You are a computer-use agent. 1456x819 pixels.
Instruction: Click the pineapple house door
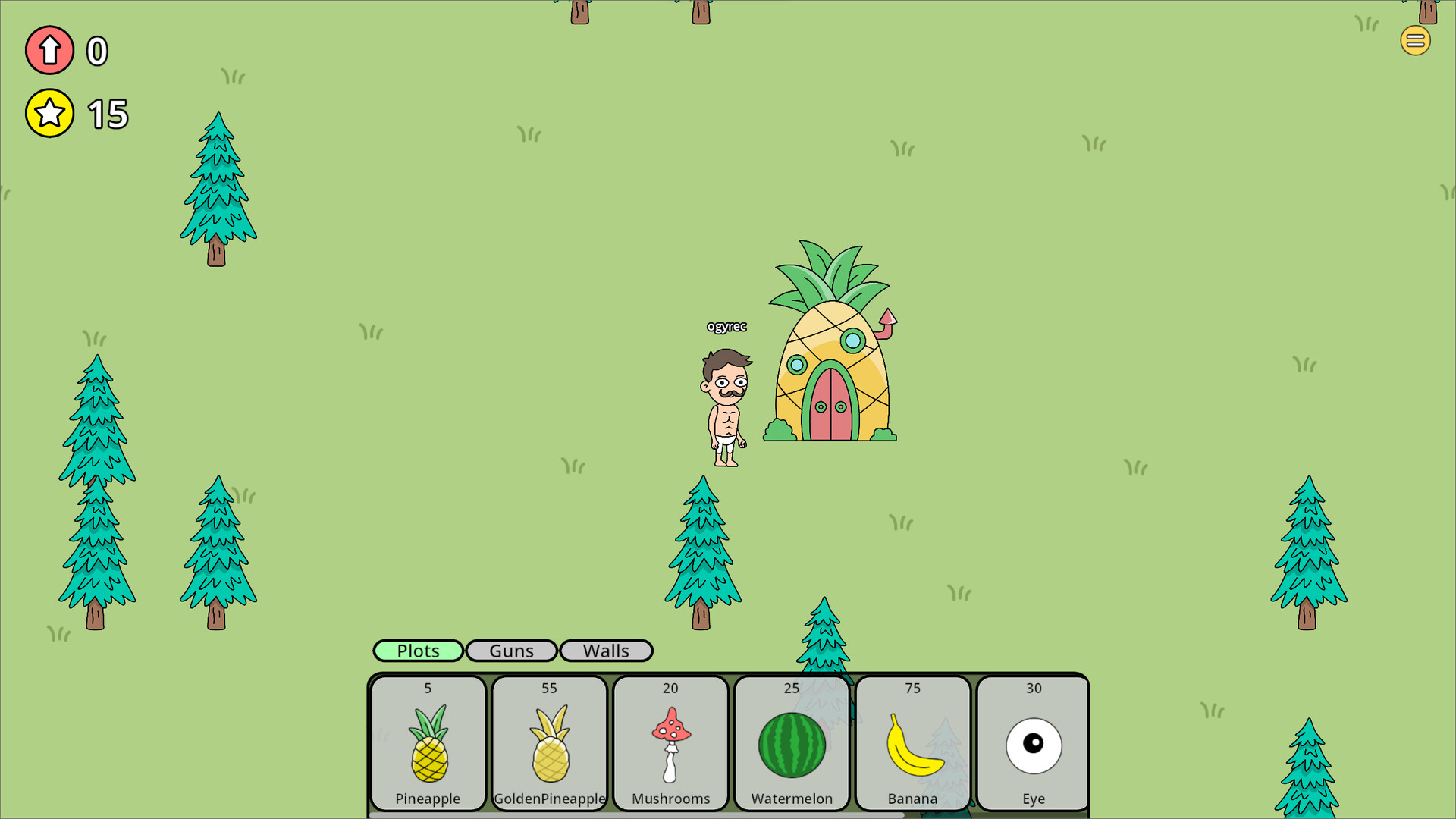tap(832, 406)
